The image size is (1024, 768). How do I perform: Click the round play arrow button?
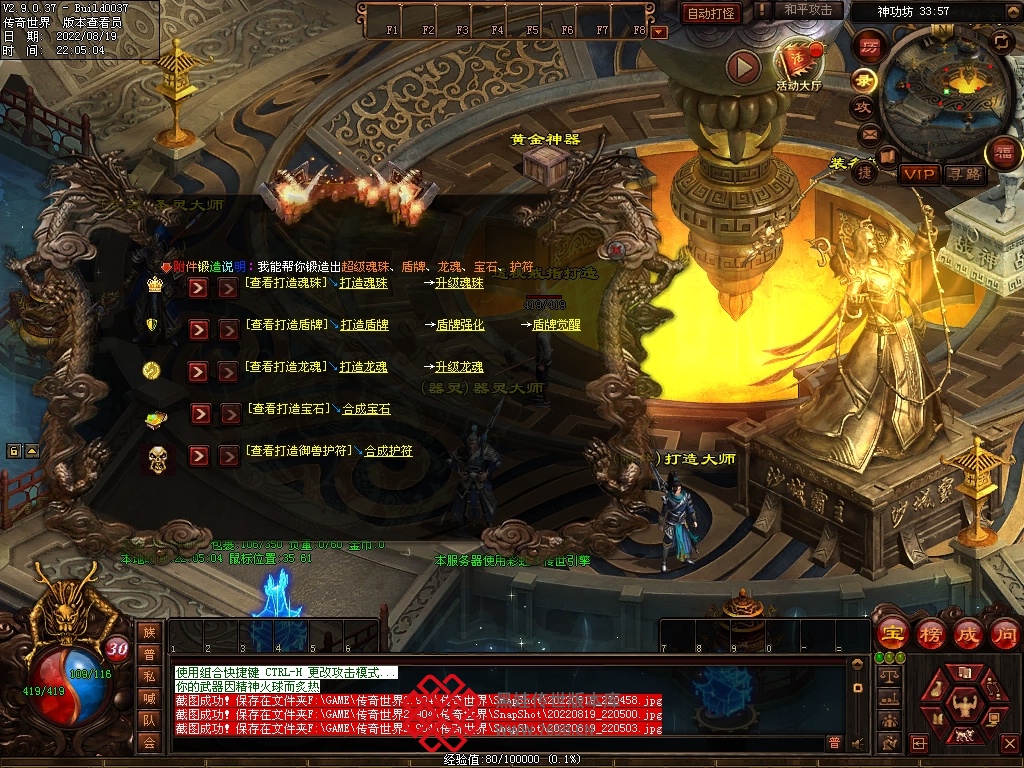(x=743, y=67)
